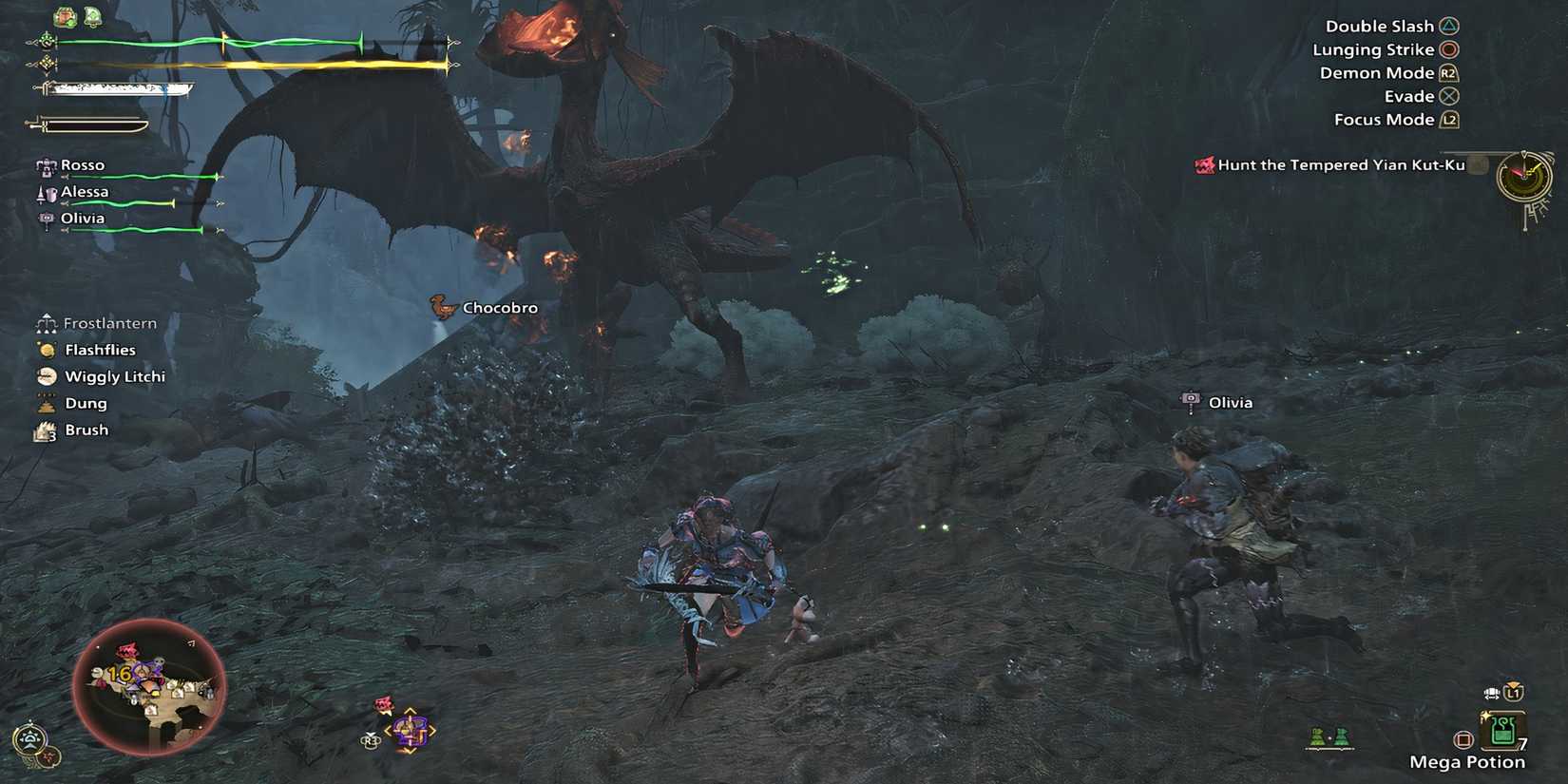Click the Hunt the Tempered Yian Kut-Ku objective
Screen dimensions: 1568x784
tap(1340, 163)
